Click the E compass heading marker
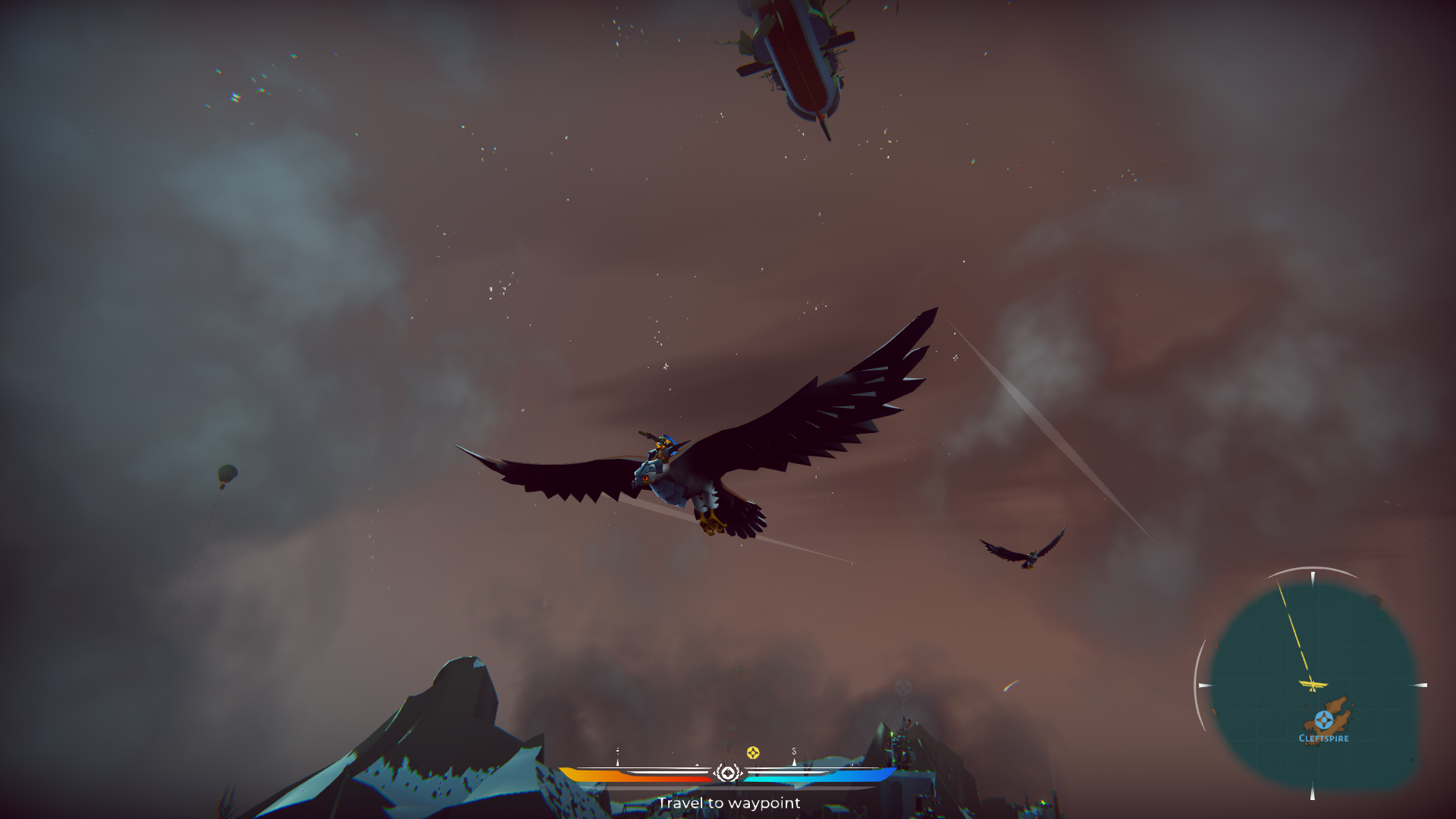This screenshot has height=819, width=1456. [x=617, y=752]
